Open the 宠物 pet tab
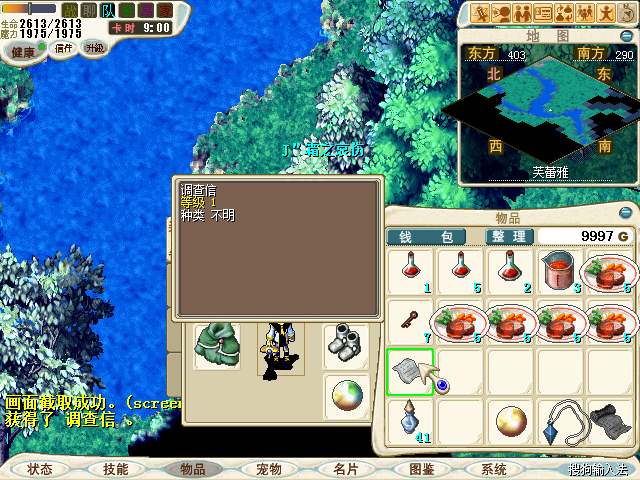The height and width of the screenshot is (480, 640). click(x=269, y=468)
